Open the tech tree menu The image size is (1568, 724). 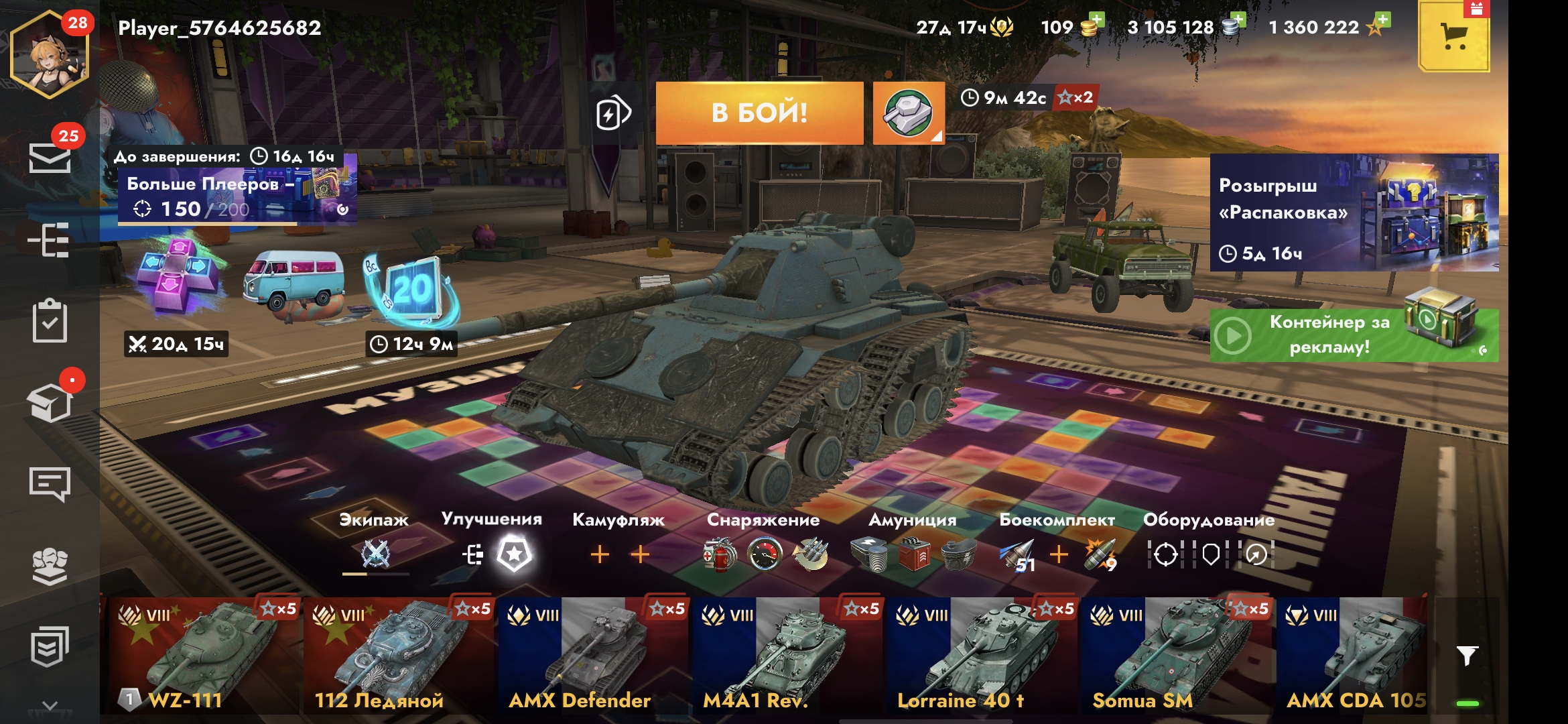[x=49, y=240]
